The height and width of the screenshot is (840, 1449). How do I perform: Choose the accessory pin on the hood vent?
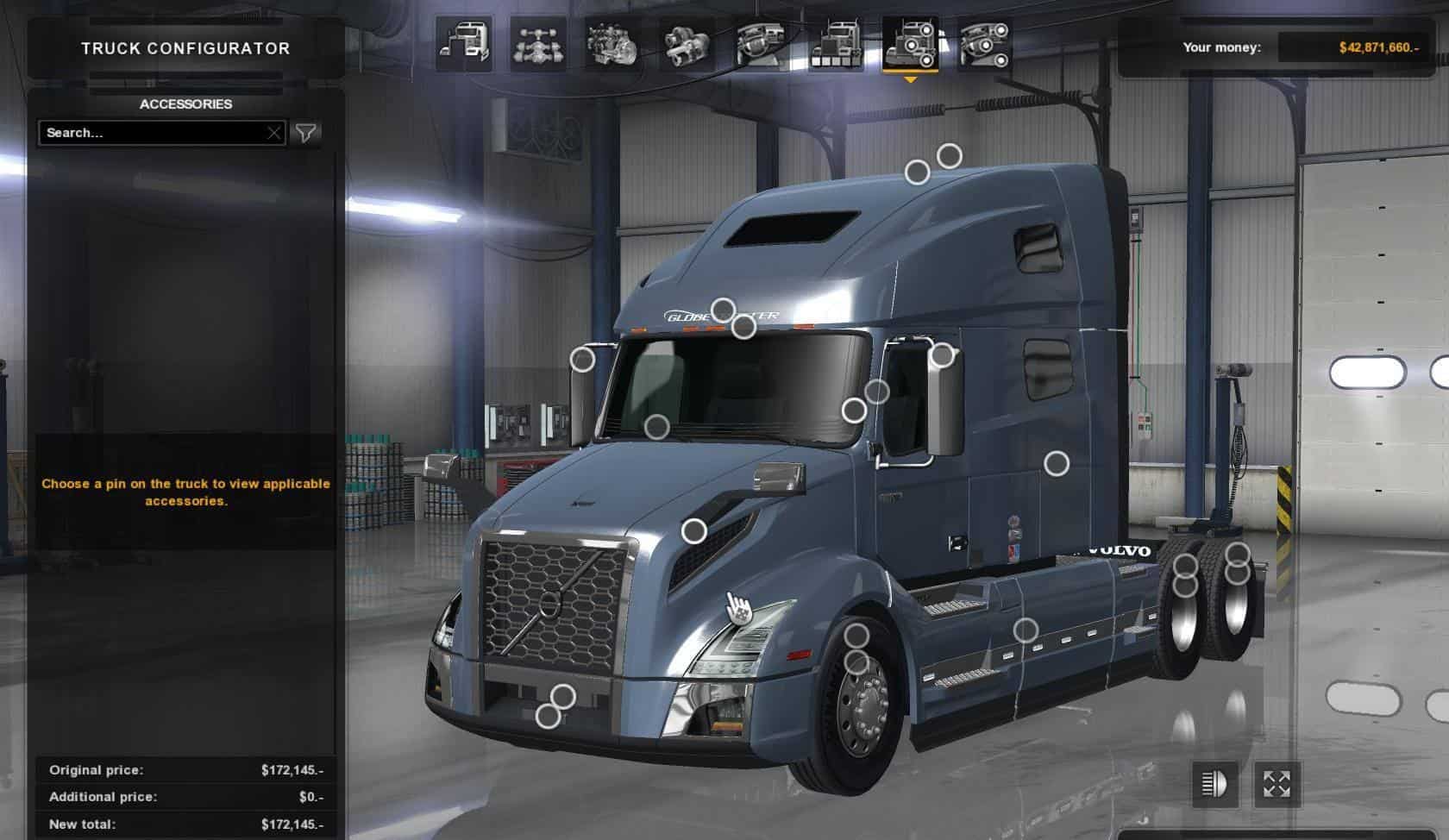[694, 531]
